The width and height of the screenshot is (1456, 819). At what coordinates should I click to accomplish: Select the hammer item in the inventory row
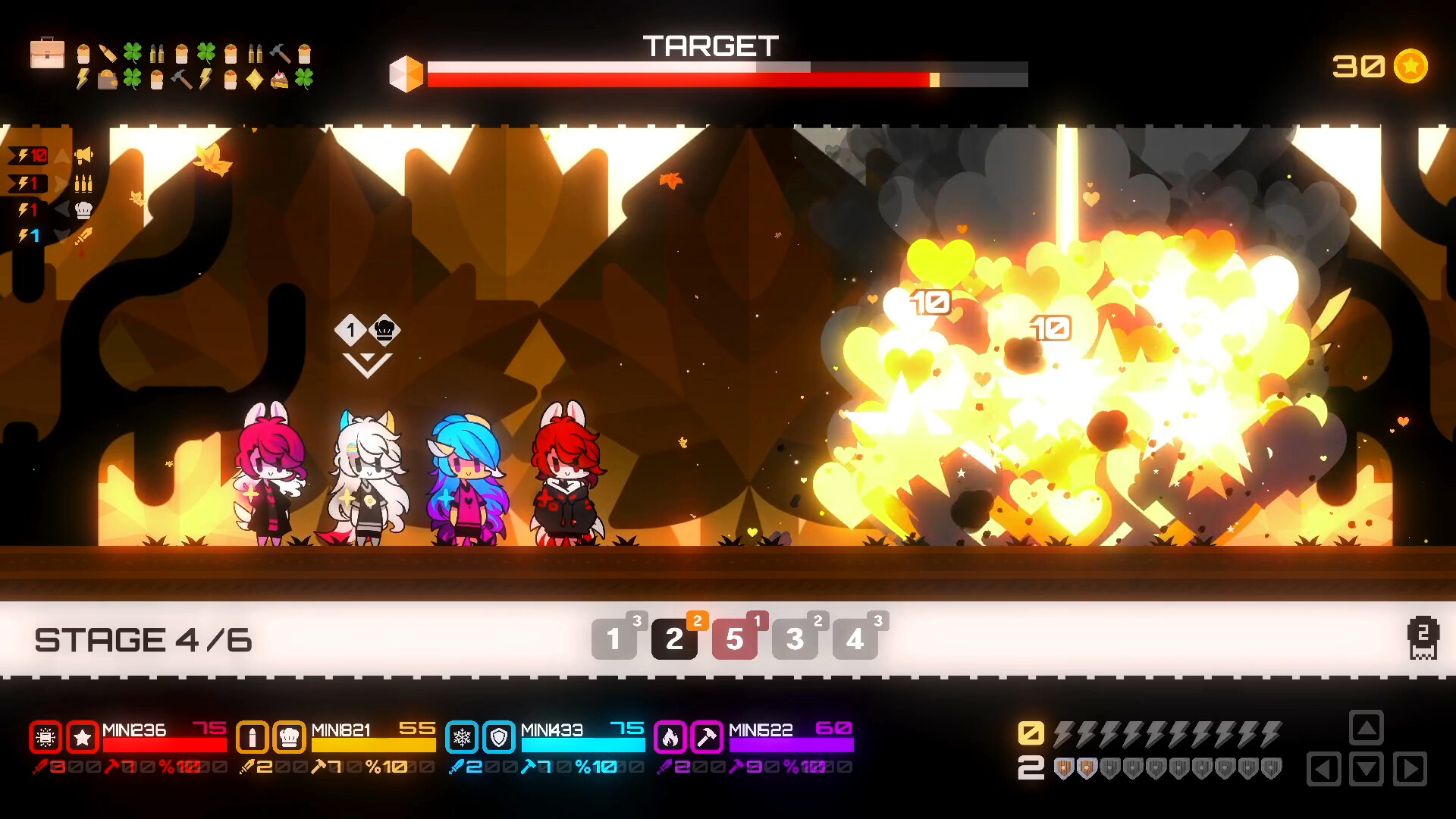tap(279, 53)
